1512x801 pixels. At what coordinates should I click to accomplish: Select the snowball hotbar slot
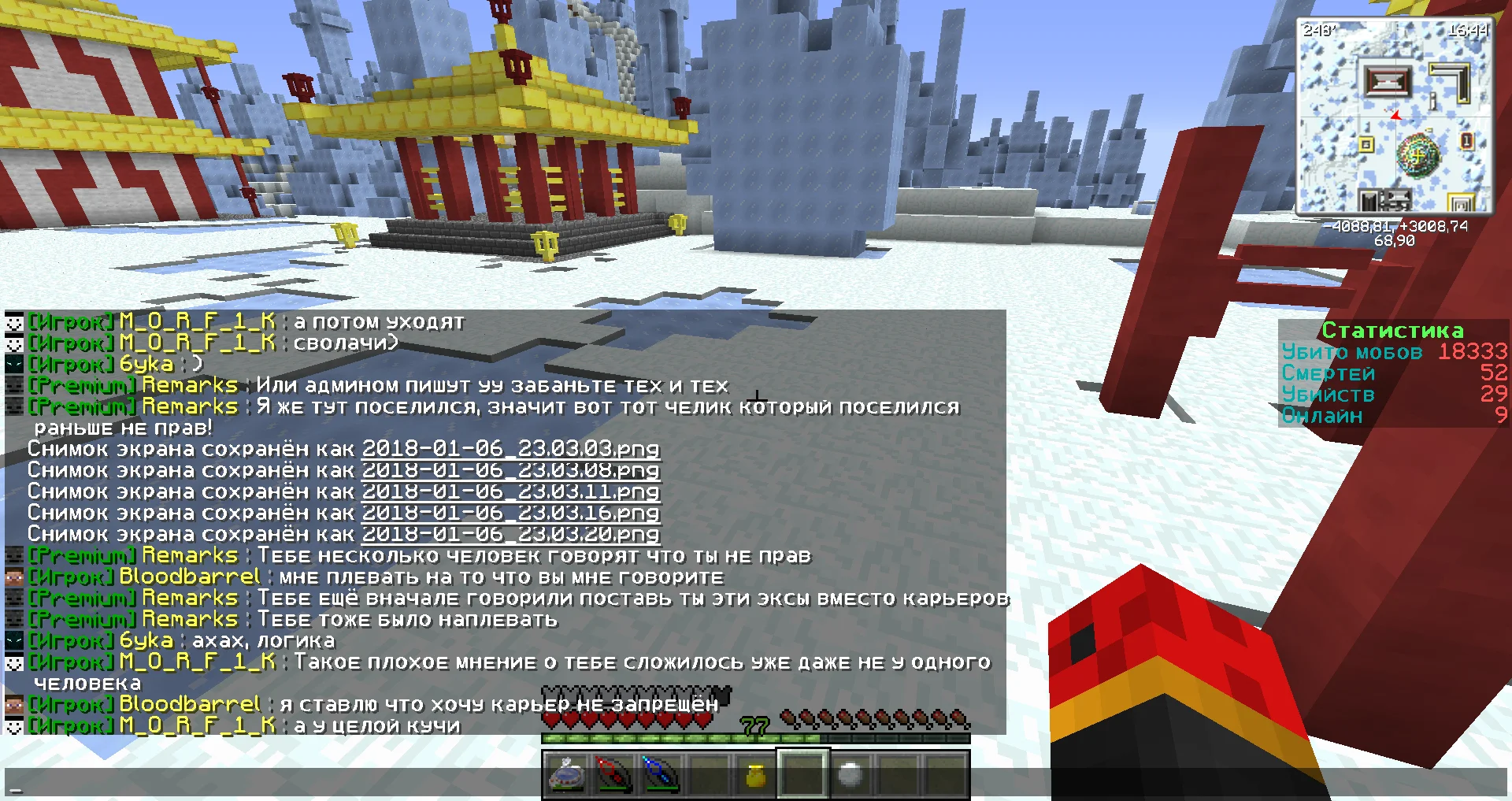pyautogui.click(x=850, y=773)
